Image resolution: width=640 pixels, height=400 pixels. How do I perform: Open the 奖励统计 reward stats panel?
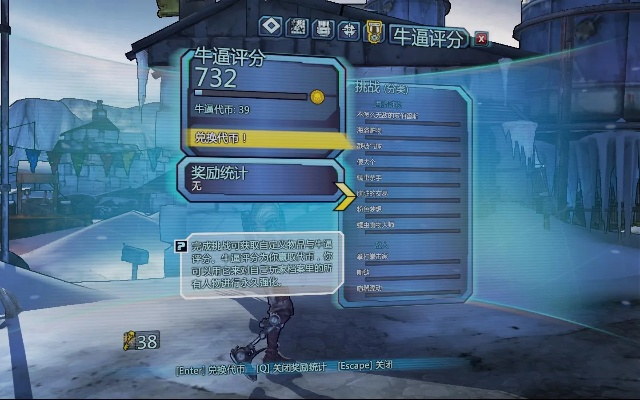[x=260, y=179]
